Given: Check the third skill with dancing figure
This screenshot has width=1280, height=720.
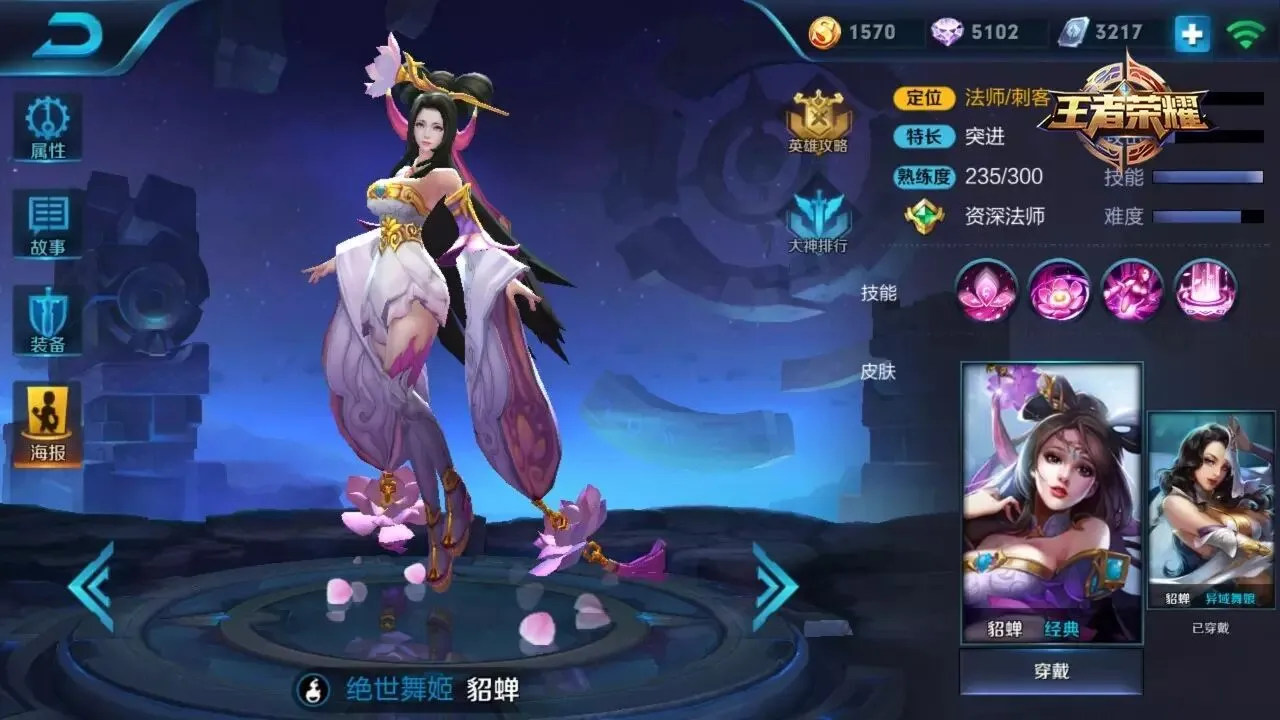Looking at the screenshot, I should point(1132,290).
